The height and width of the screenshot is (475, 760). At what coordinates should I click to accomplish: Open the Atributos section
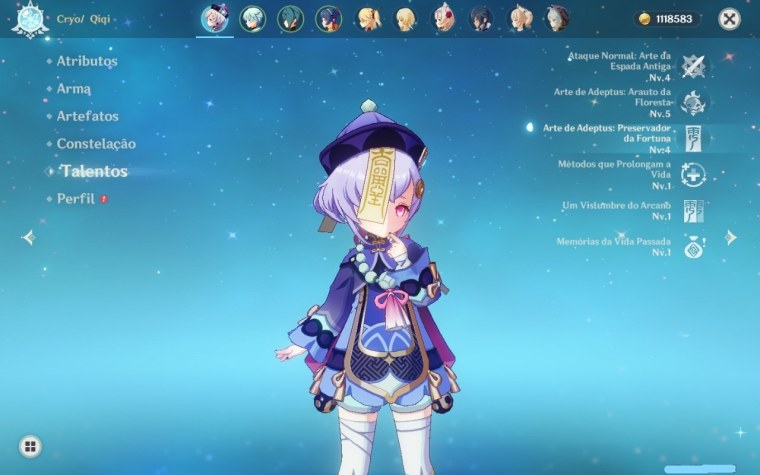(86, 61)
